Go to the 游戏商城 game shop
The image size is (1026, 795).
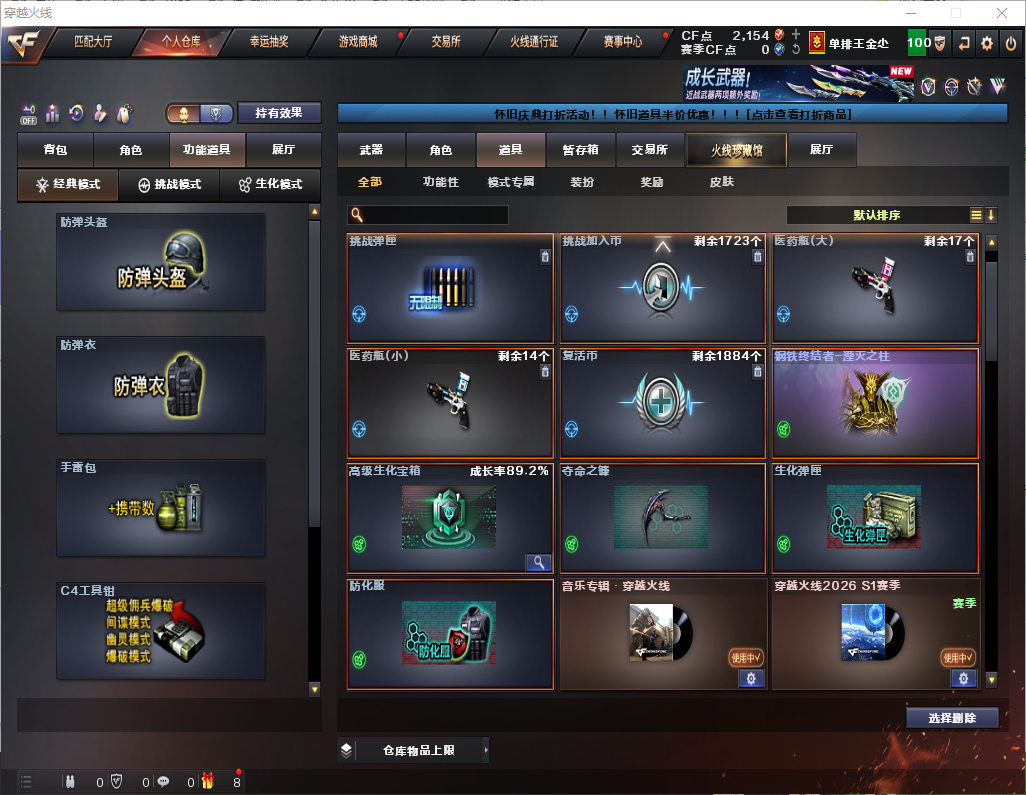coord(358,42)
